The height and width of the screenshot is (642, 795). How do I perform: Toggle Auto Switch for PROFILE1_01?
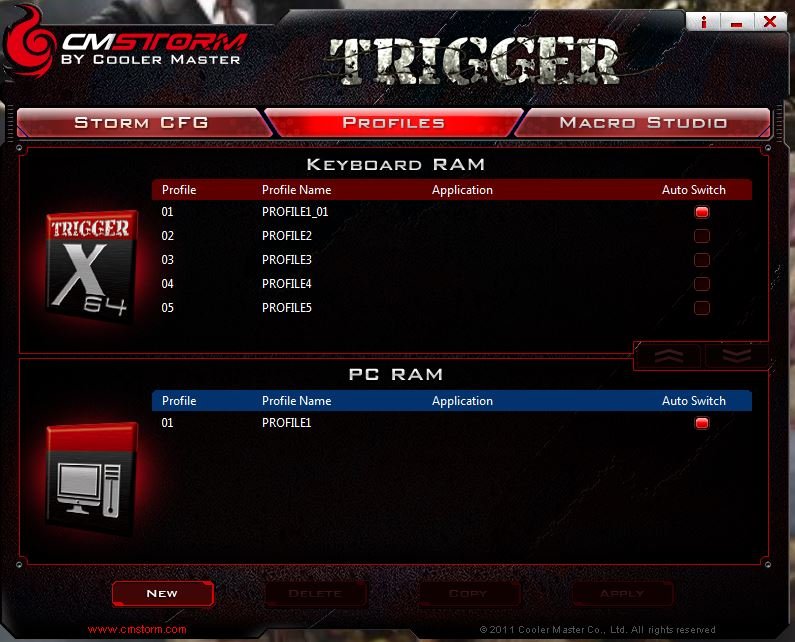(x=702, y=212)
